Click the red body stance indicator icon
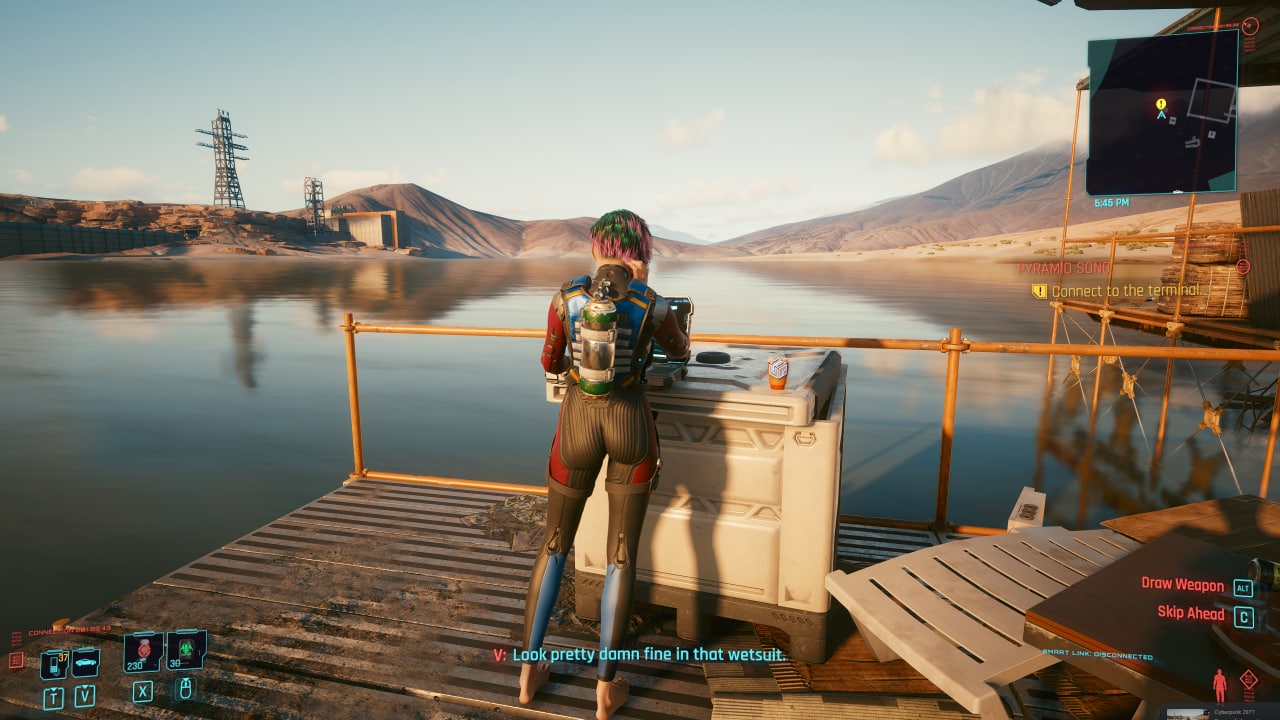 (x=1219, y=685)
